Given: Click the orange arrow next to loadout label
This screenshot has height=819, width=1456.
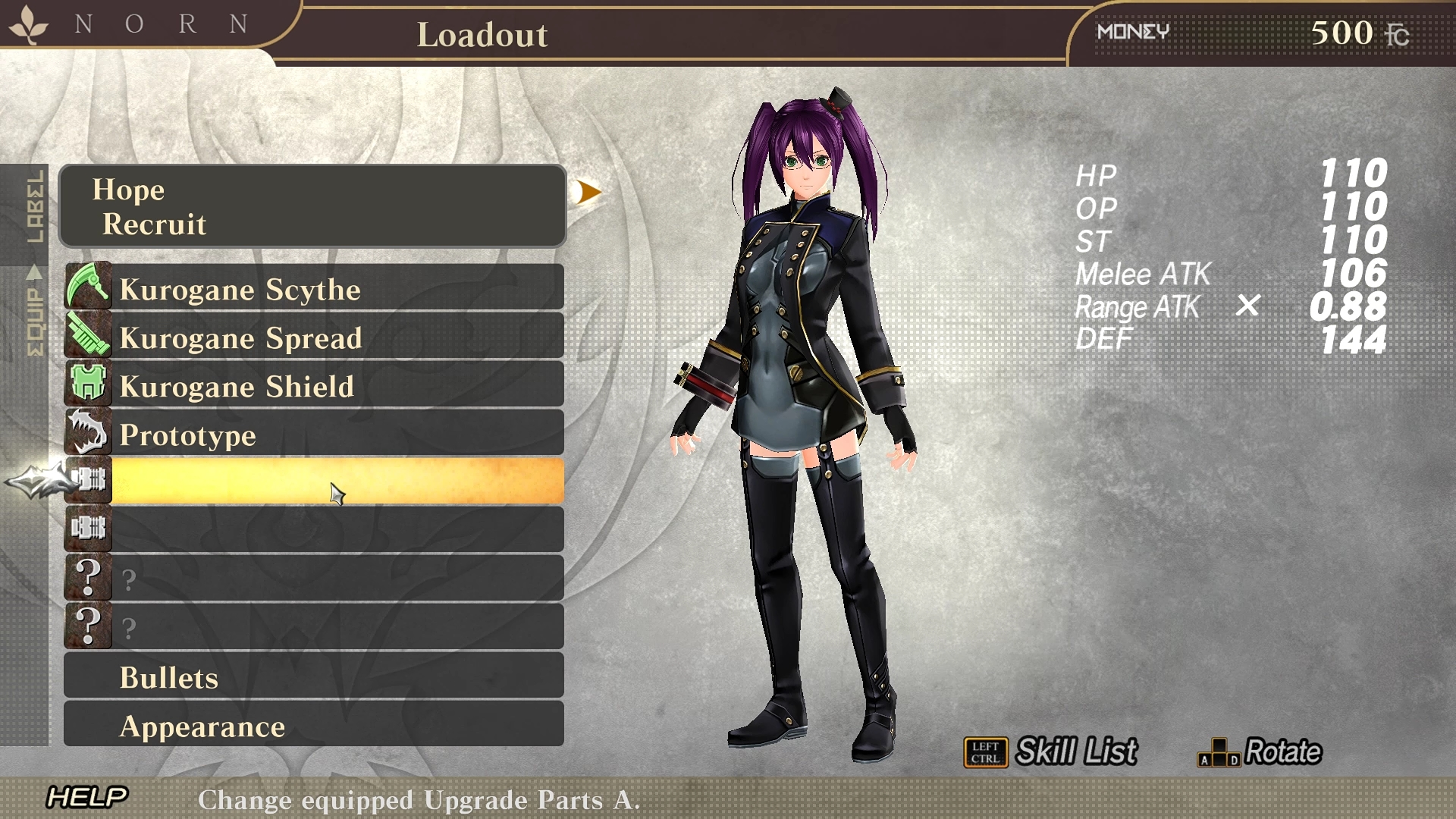Looking at the screenshot, I should pyautogui.click(x=587, y=193).
